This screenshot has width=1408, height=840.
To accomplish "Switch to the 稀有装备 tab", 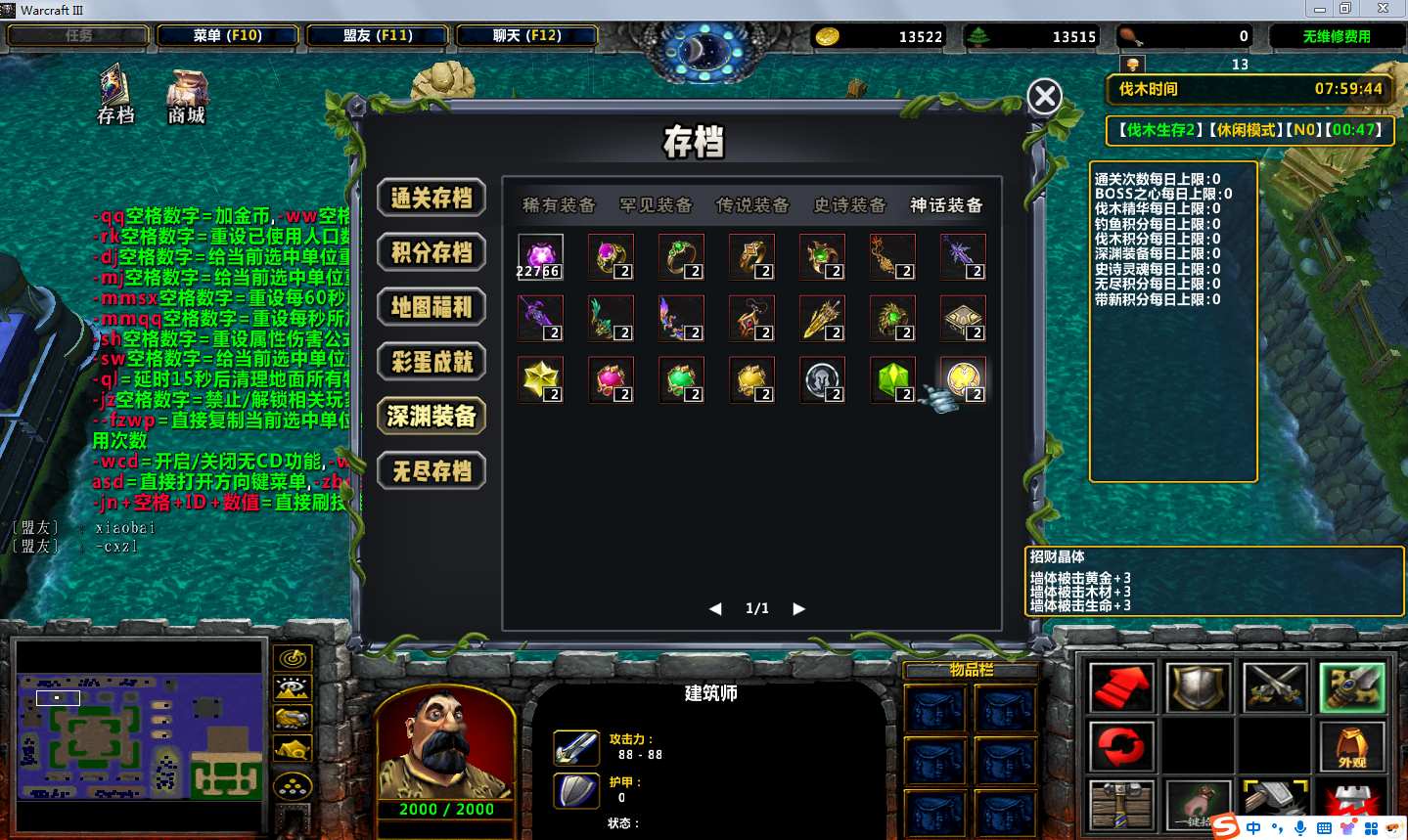I will [559, 205].
